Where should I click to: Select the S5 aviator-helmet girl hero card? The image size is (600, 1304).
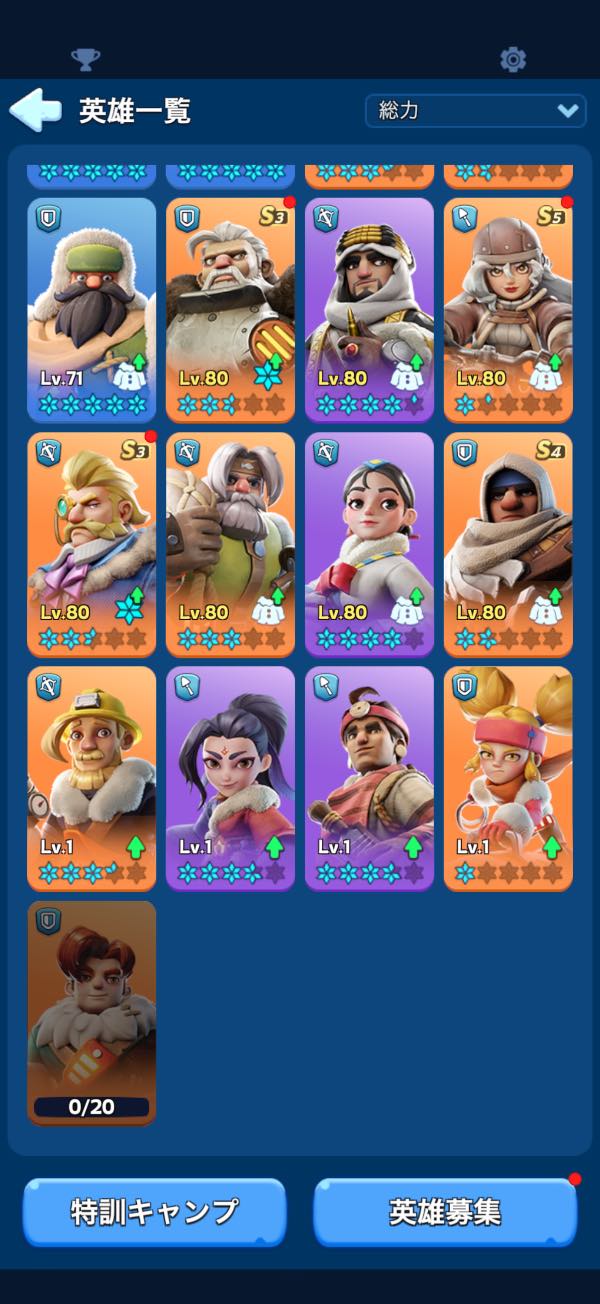click(x=508, y=310)
